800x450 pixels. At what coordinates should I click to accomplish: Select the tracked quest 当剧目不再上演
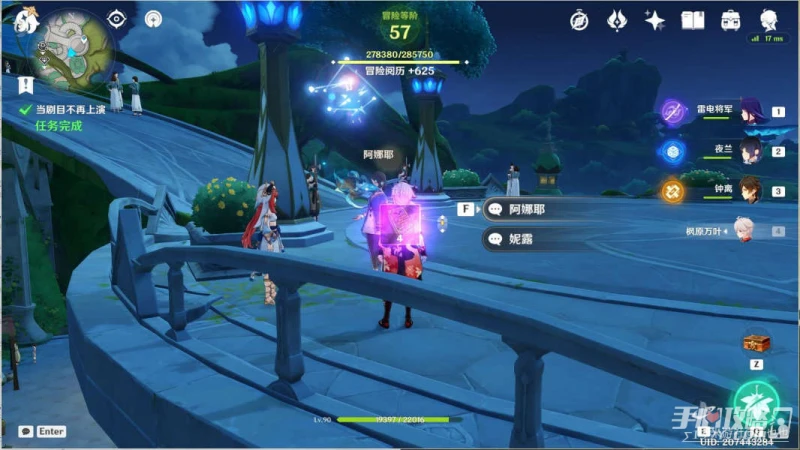click(70, 110)
